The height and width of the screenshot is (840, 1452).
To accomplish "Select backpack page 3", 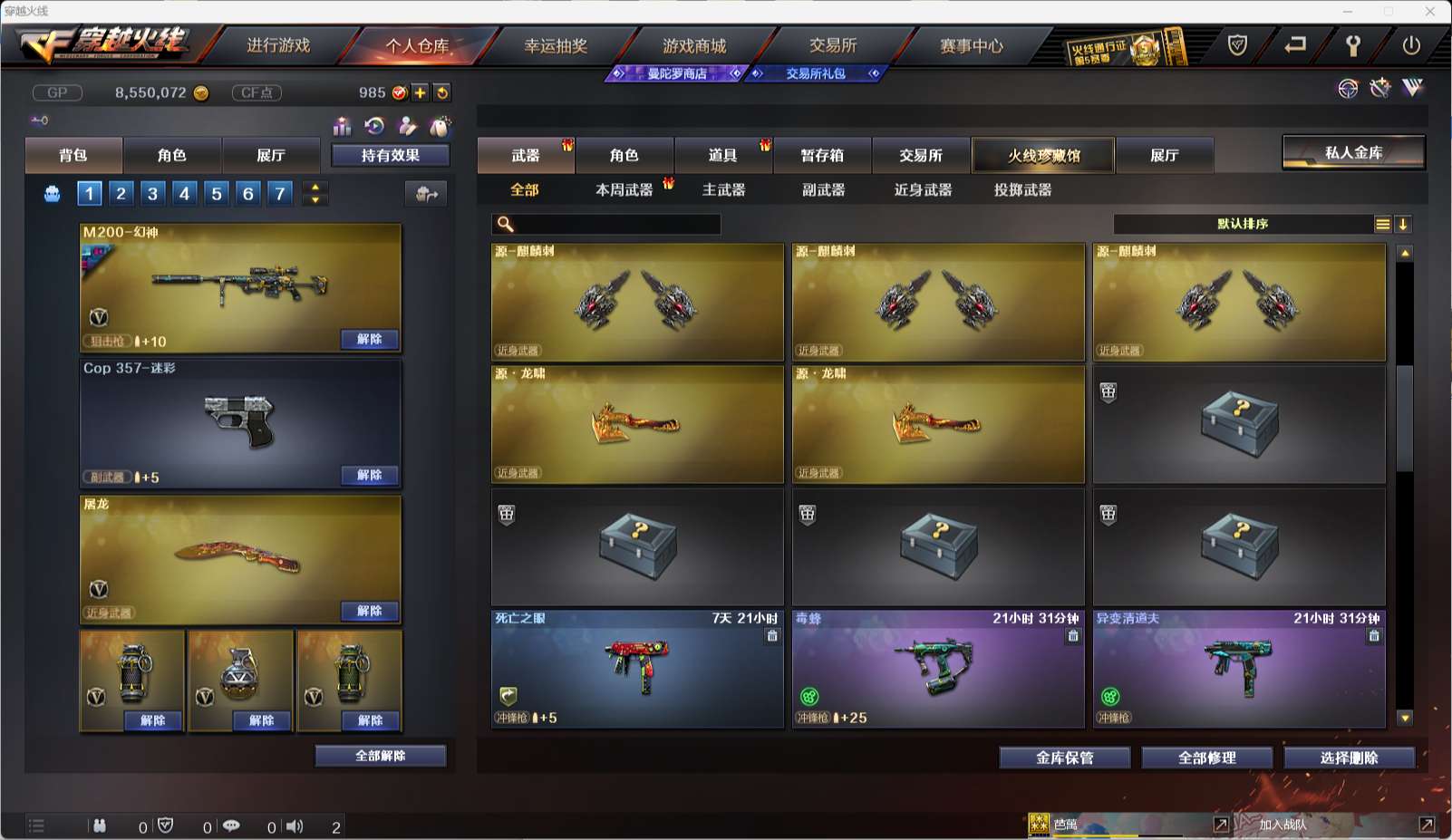I will 152,193.
